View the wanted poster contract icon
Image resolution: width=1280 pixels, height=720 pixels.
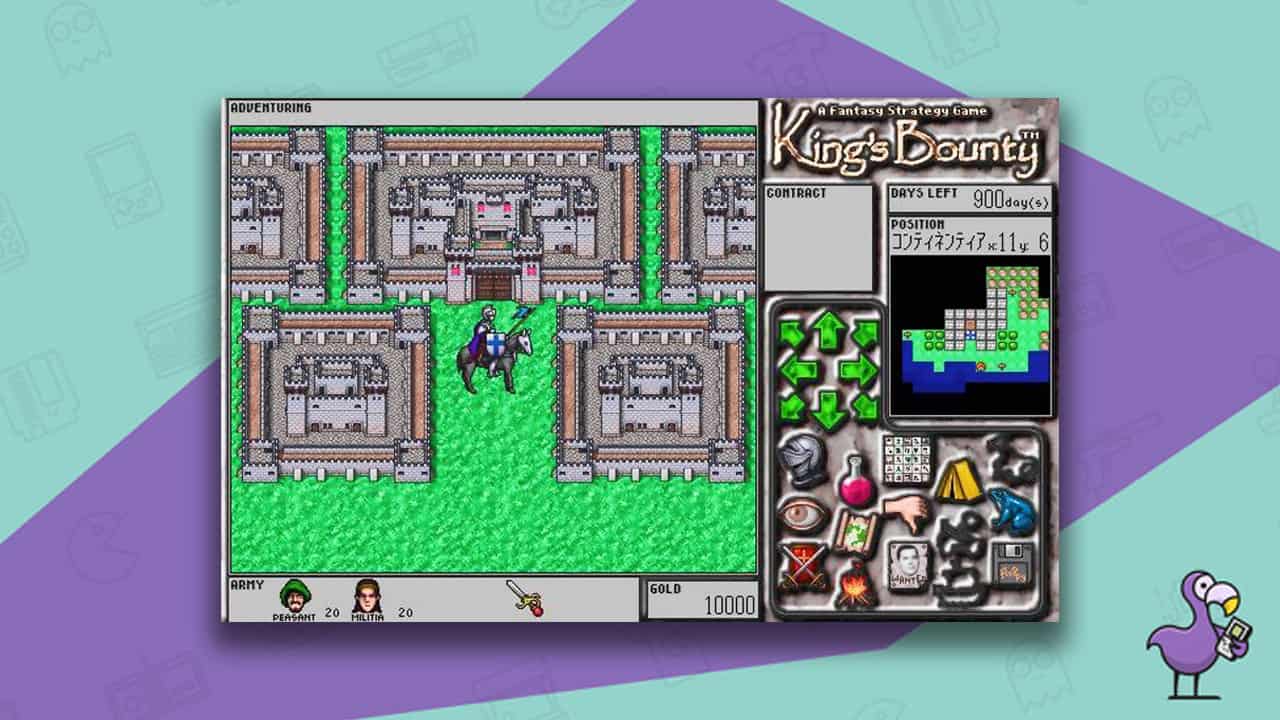click(907, 562)
